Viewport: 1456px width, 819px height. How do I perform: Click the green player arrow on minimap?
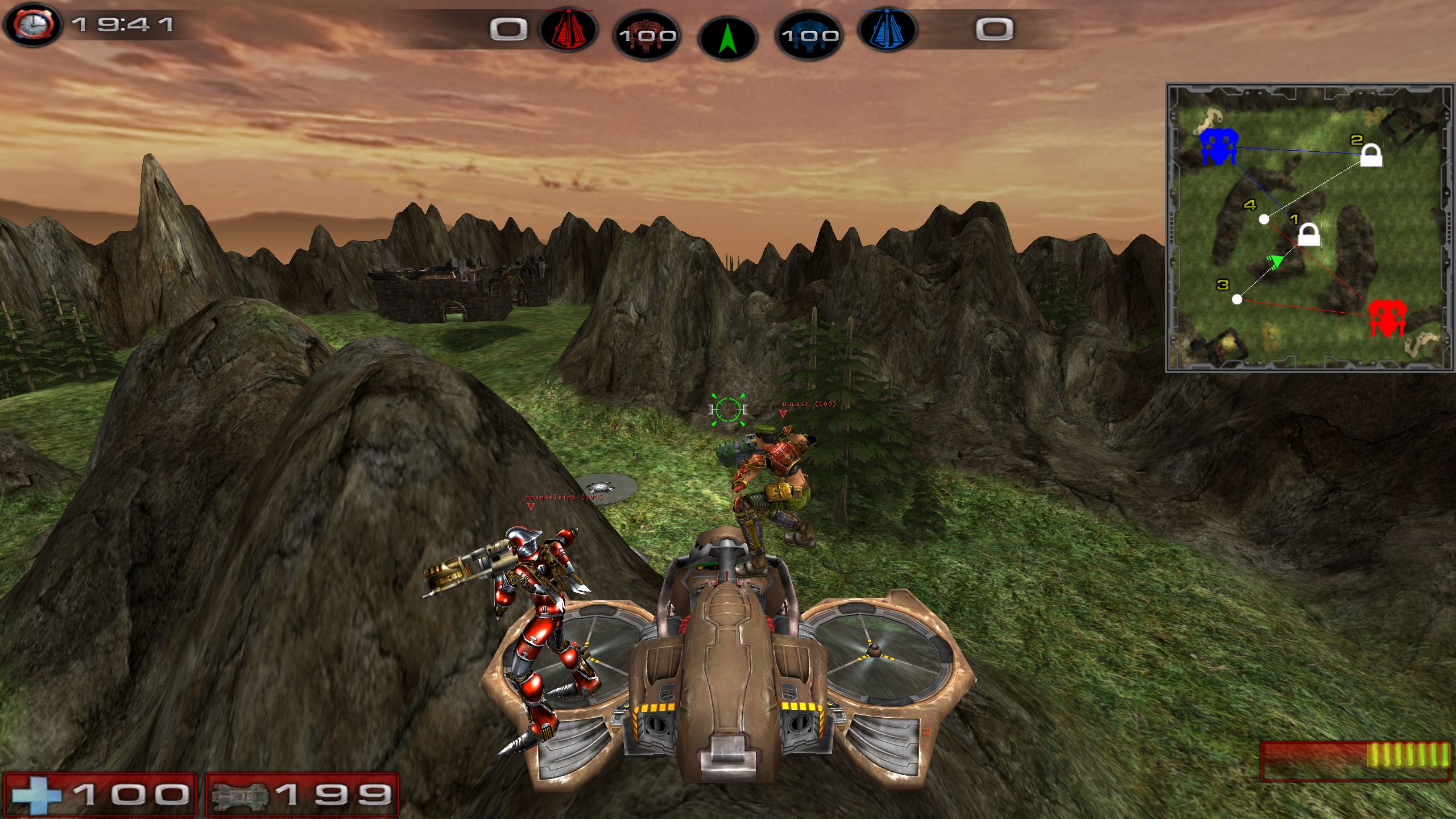pyautogui.click(x=1276, y=262)
